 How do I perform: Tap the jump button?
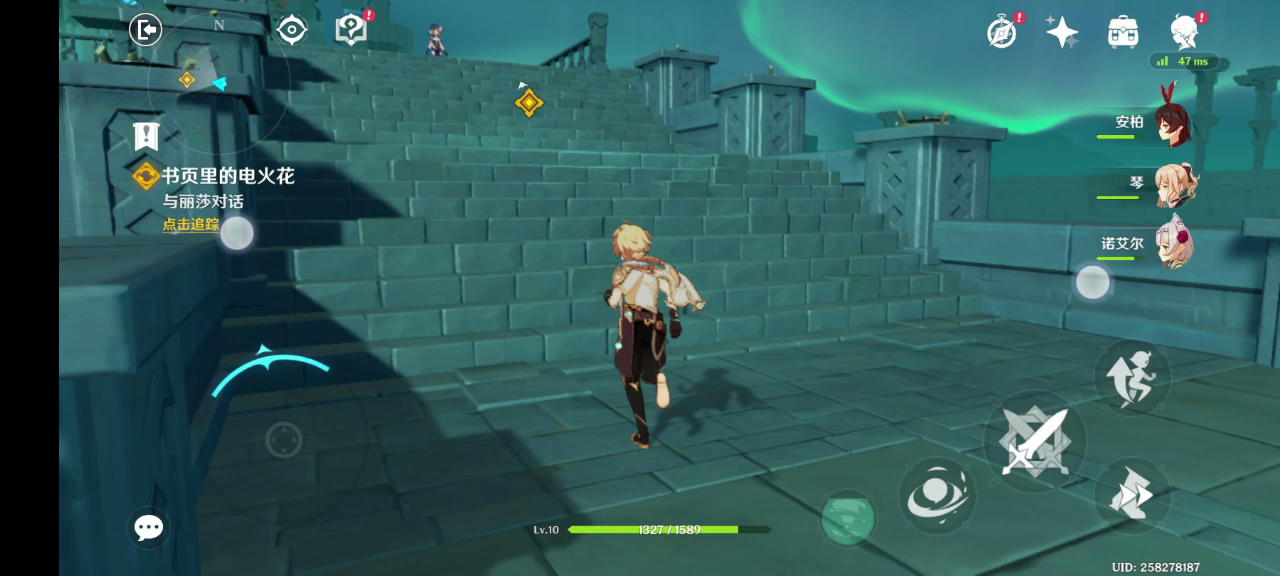pos(1132,377)
